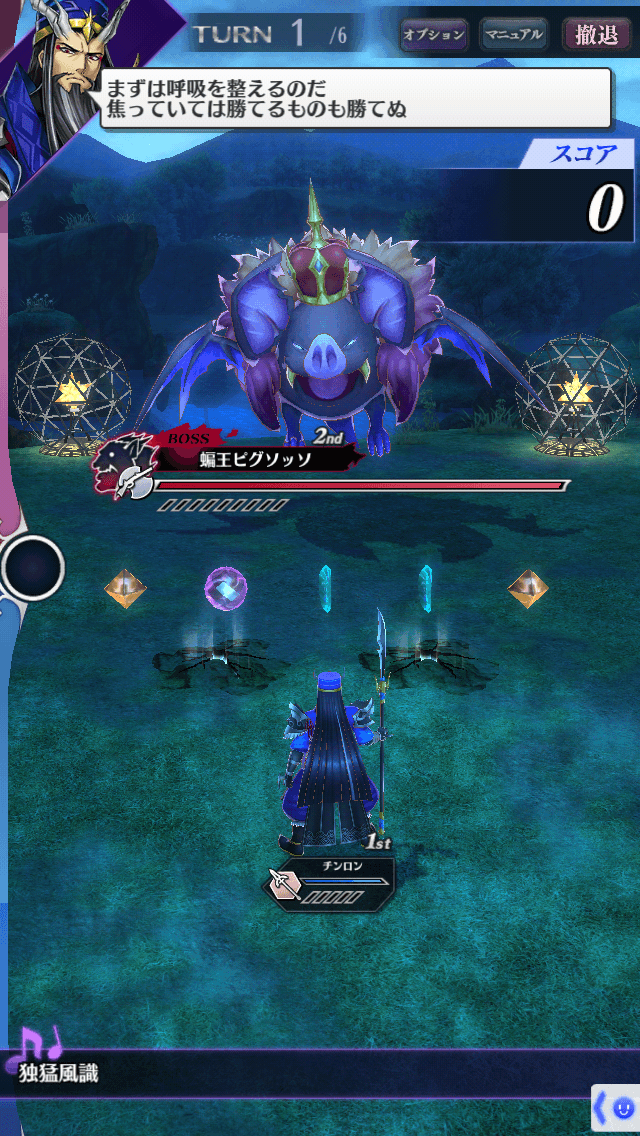The width and height of the screenshot is (640, 1136).
Task: Expand the blue smiley overlay tab
Action: tap(616, 1109)
